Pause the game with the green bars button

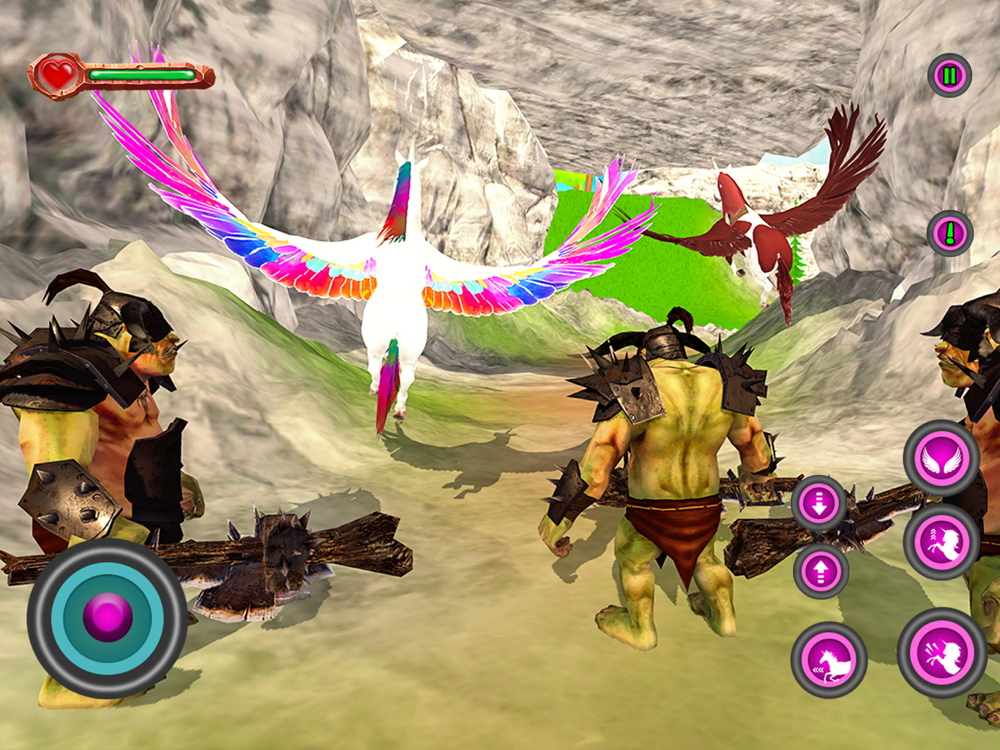pyautogui.click(x=949, y=75)
